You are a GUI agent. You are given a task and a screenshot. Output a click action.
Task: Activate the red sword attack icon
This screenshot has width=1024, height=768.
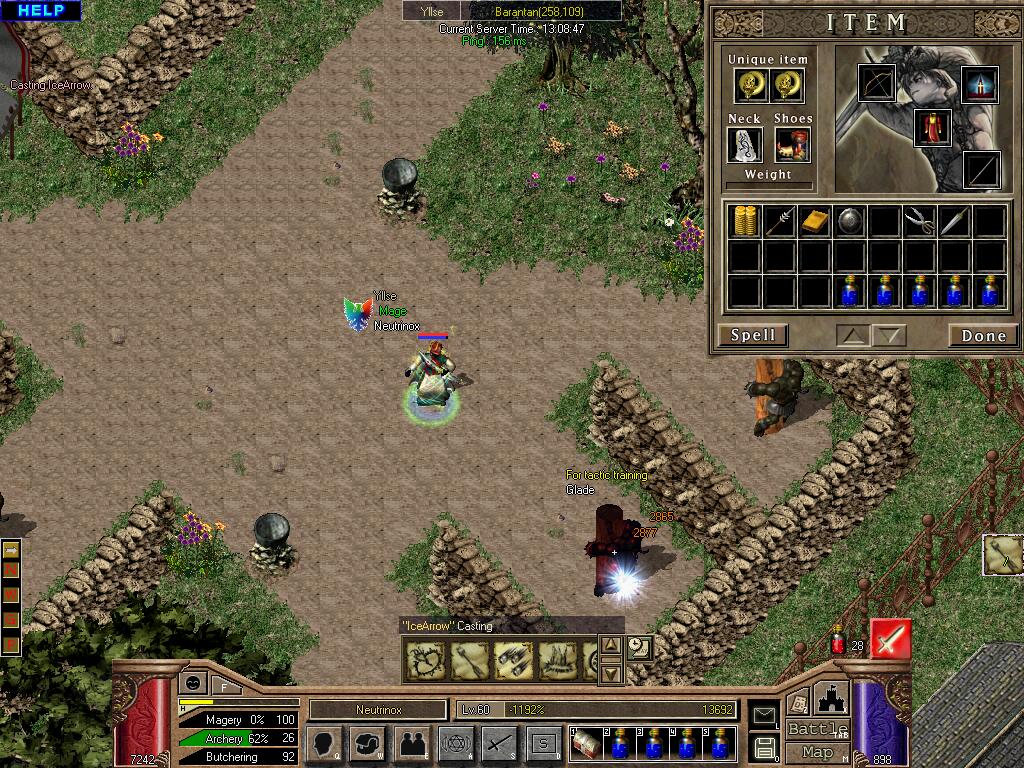(x=890, y=639)
